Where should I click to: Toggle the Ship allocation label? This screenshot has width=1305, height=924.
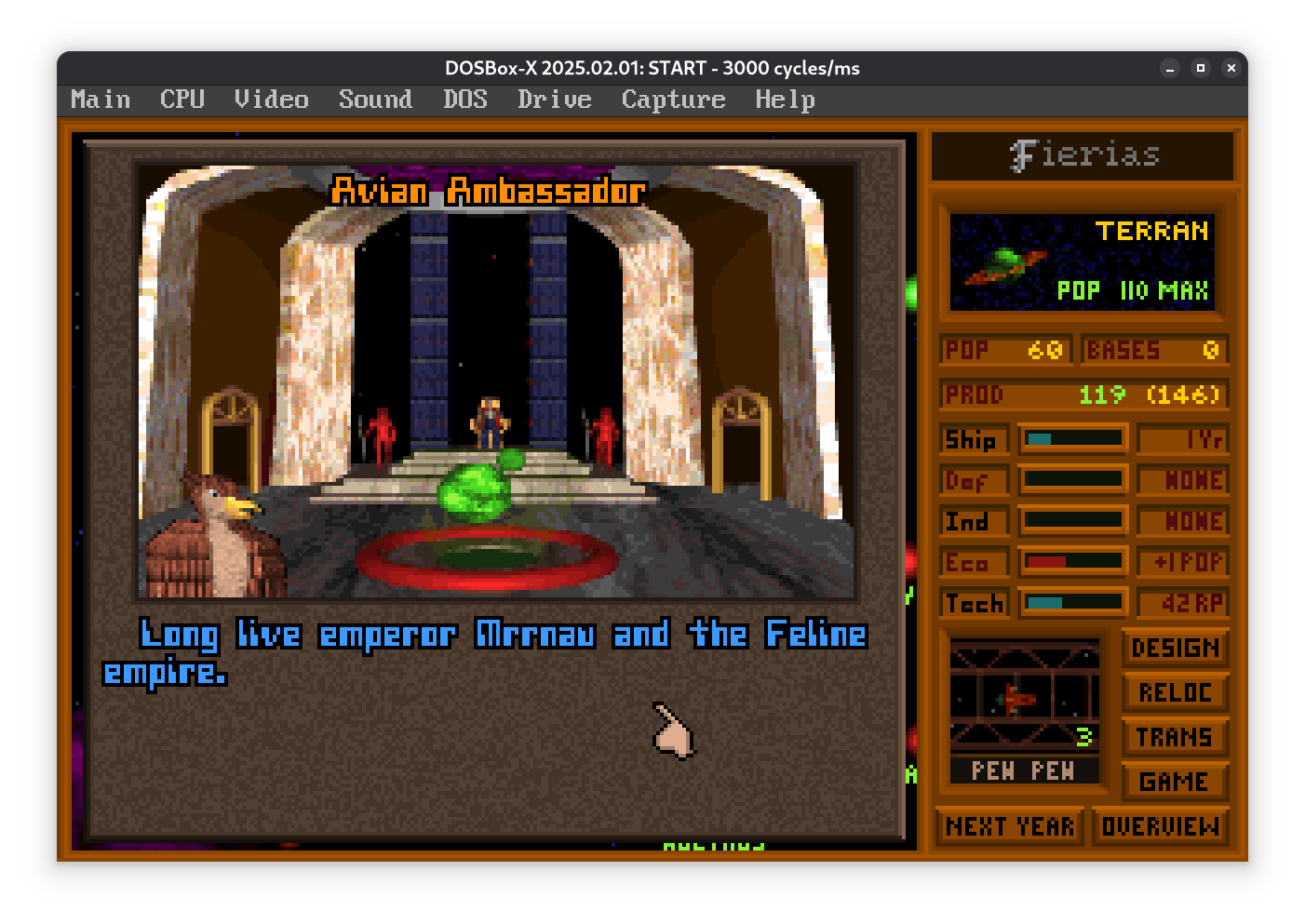(973, 439)
